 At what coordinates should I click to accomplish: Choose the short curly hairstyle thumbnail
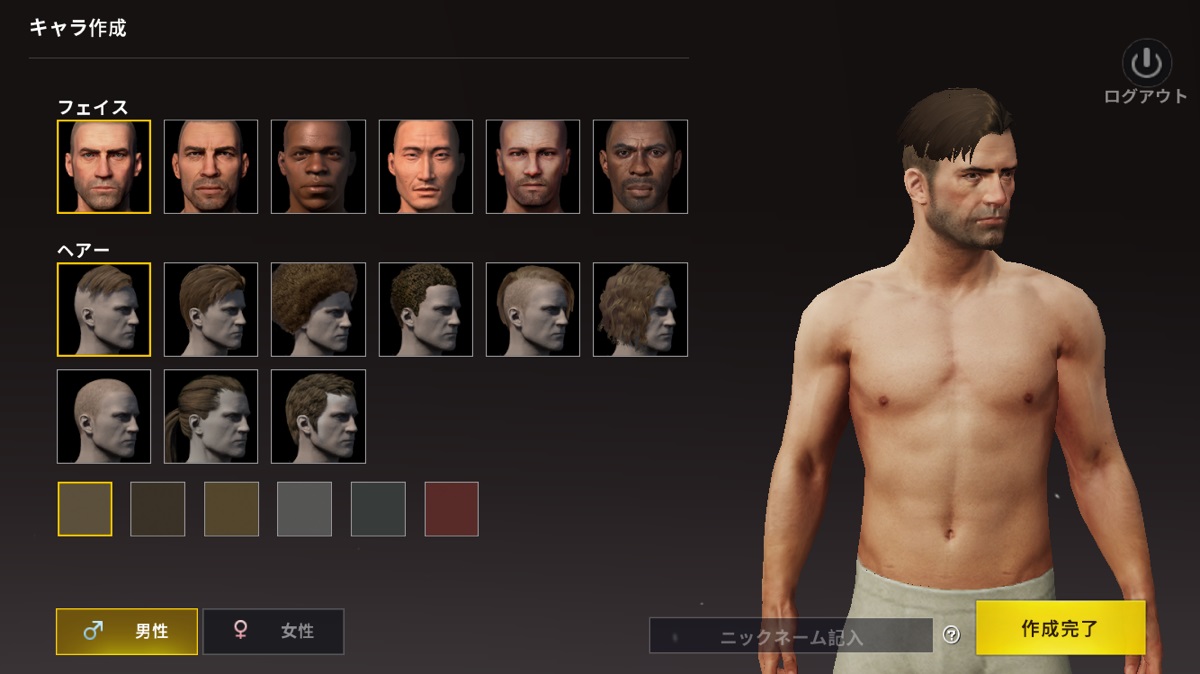point(425,309)
